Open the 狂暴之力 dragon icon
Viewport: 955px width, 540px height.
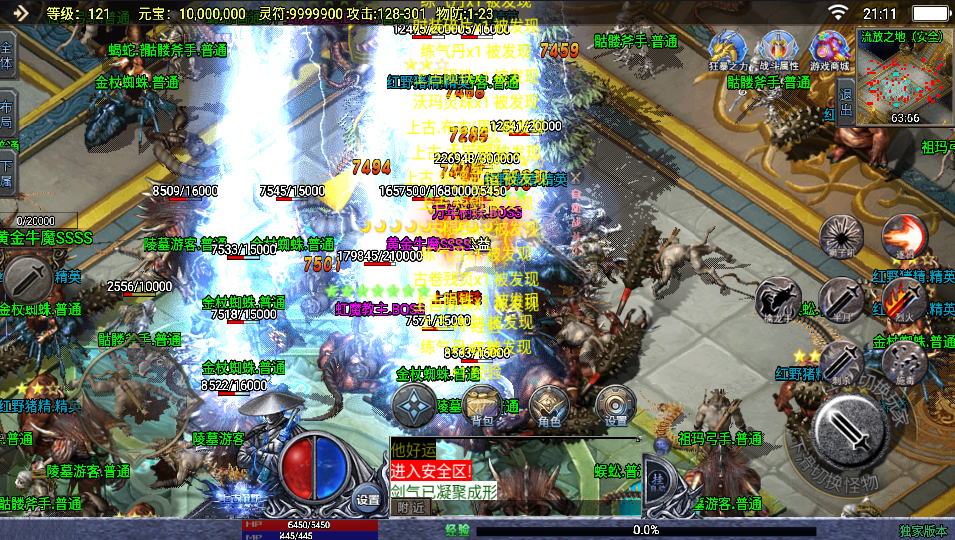coord(727,50)
